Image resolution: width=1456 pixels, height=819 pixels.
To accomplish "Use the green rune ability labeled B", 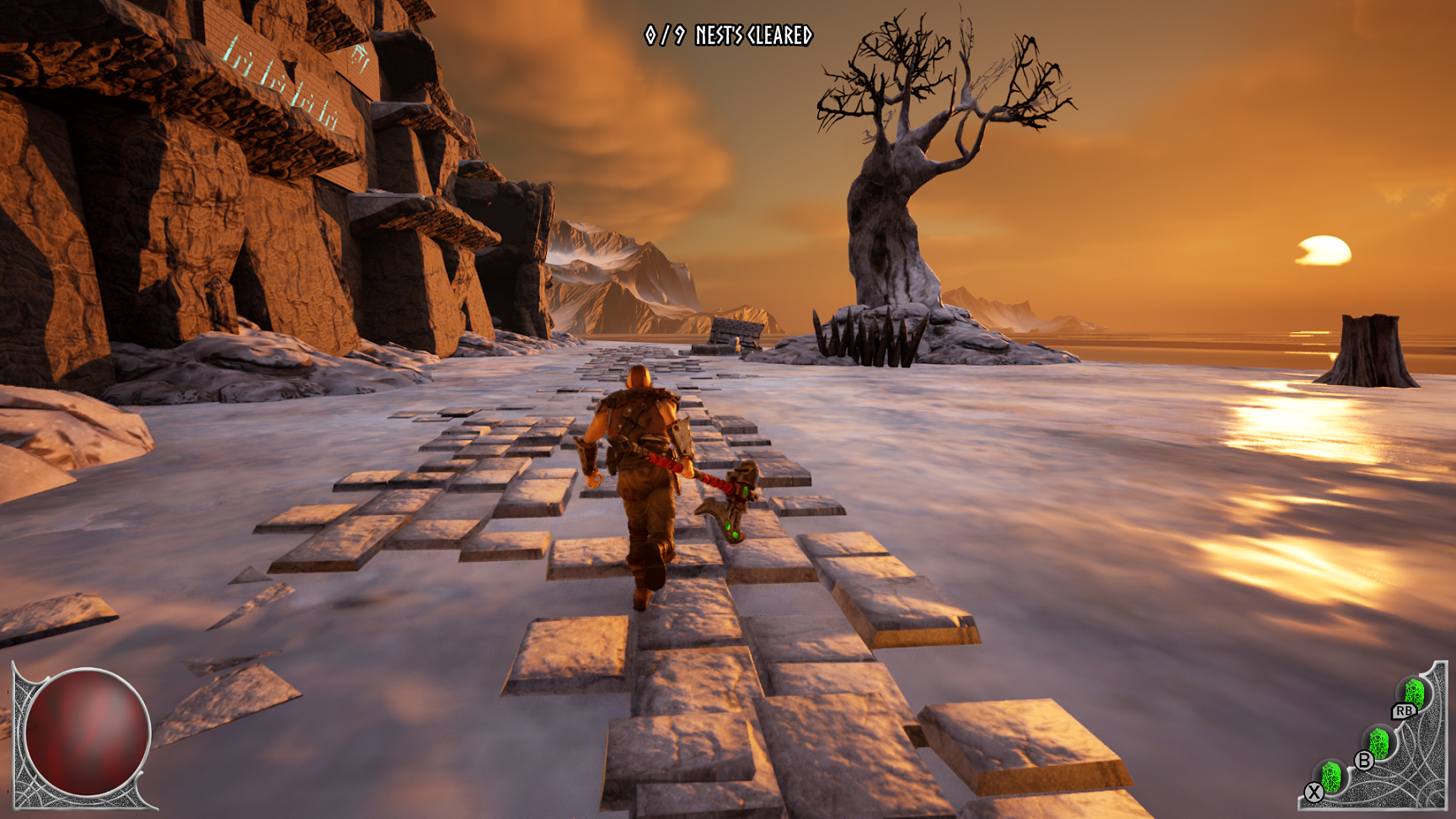I will [x=1378, y=743].
